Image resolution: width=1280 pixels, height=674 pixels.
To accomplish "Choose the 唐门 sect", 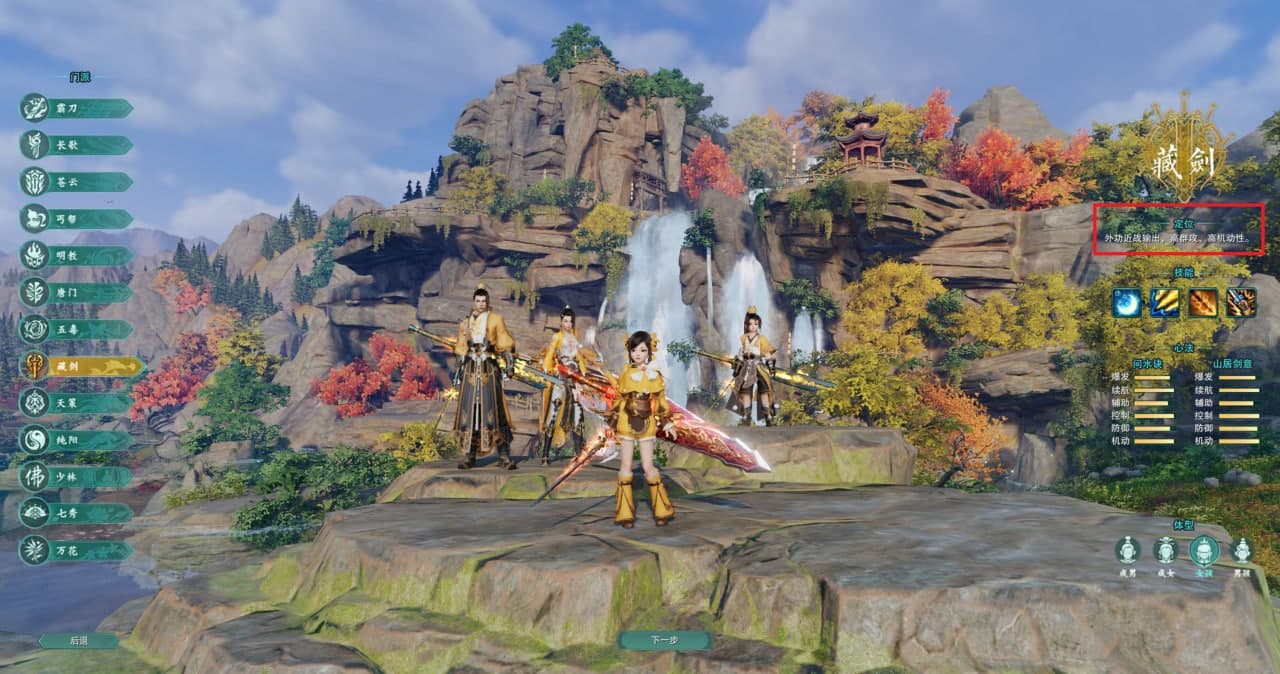I will click(x=77, y=293).
